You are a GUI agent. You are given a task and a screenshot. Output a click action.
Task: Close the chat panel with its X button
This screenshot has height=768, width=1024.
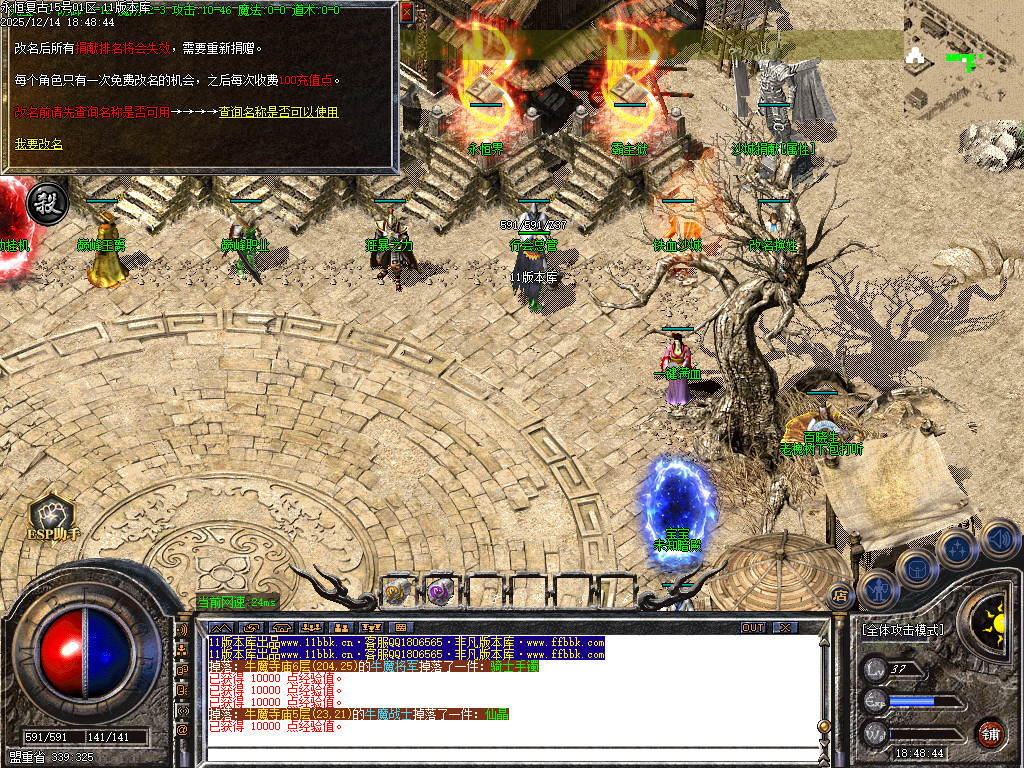786,627
